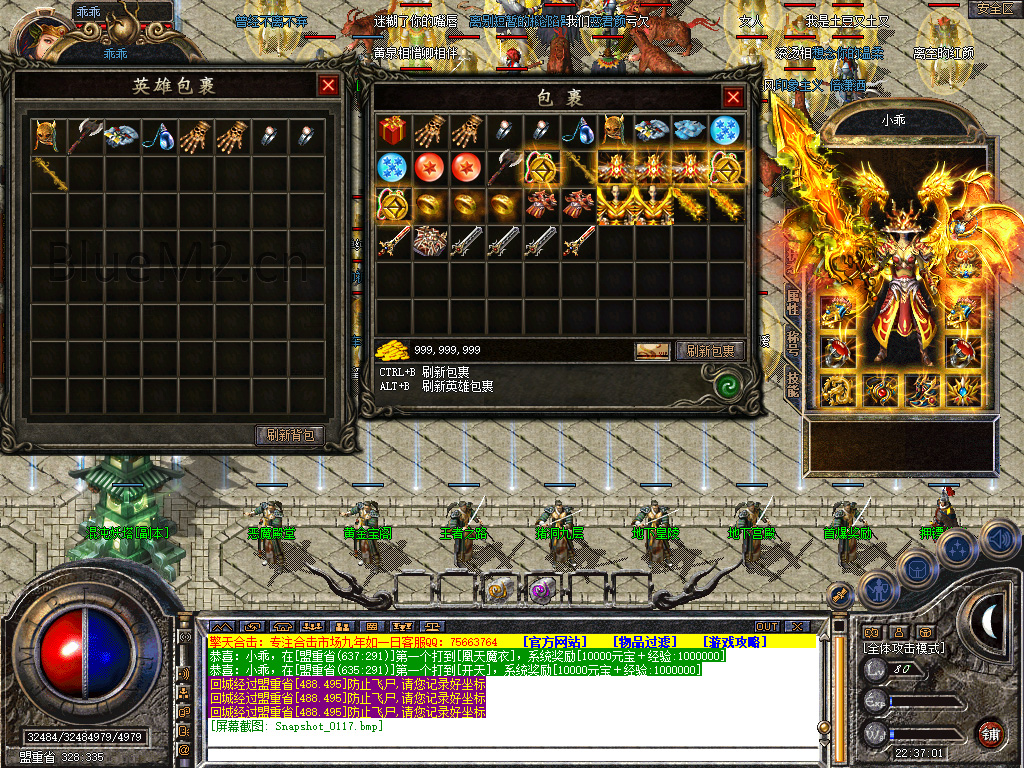Select the battle axe in the 包裹 bag
The height and width of the screenshot is (768, 1024).
point(502,167)
